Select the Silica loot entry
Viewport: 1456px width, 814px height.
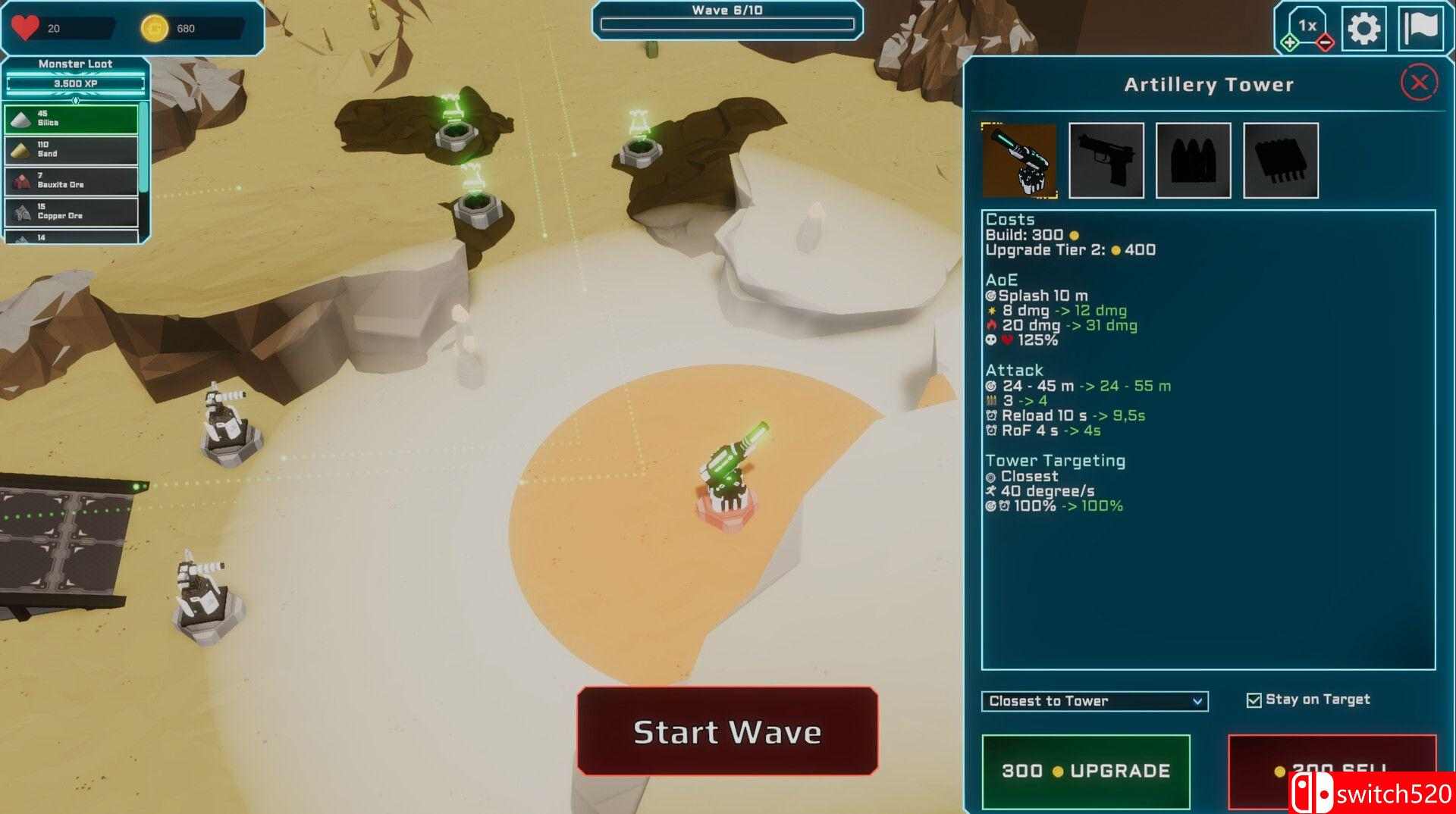(72, 119)
